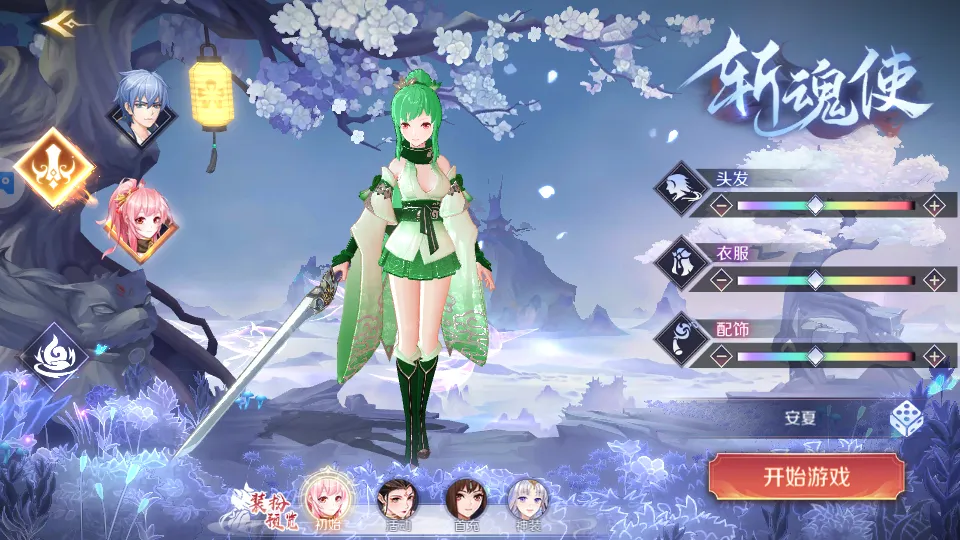
Task: Preview the 初始 starter outfit
Action: click(327, 495)
